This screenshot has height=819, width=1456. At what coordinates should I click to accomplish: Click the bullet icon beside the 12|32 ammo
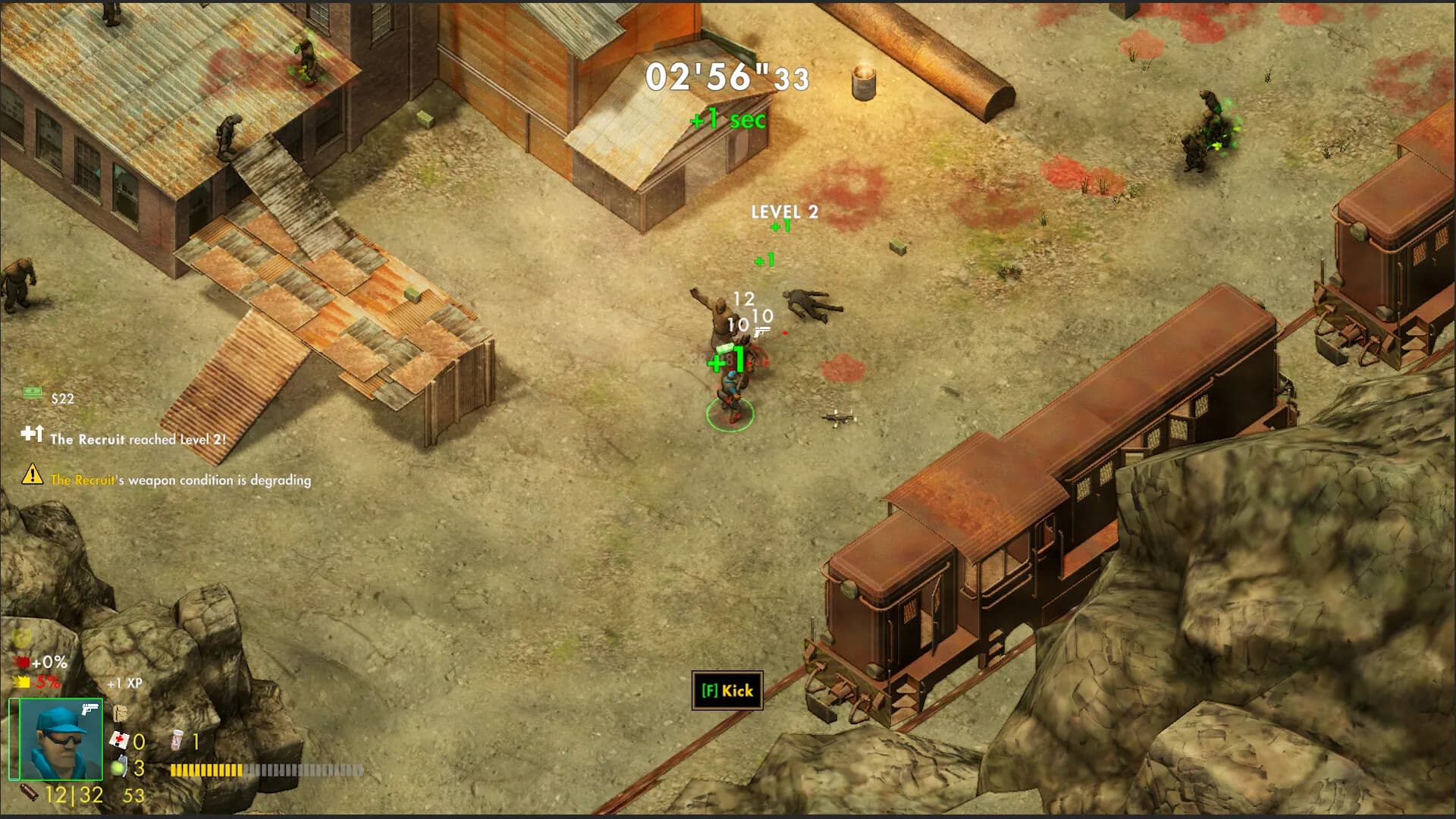[30, 794]
